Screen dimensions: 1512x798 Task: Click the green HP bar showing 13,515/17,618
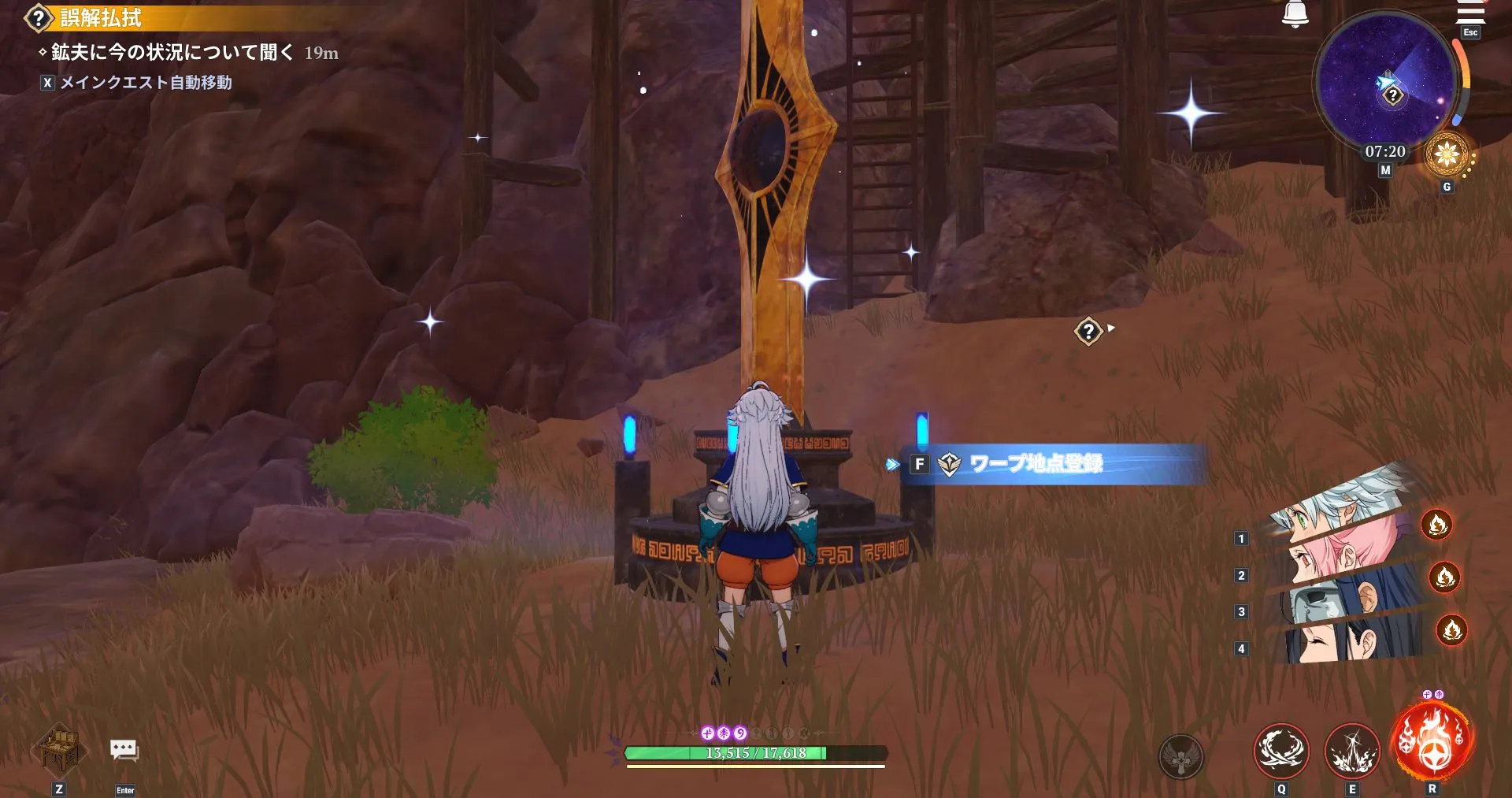pos(756,752)
